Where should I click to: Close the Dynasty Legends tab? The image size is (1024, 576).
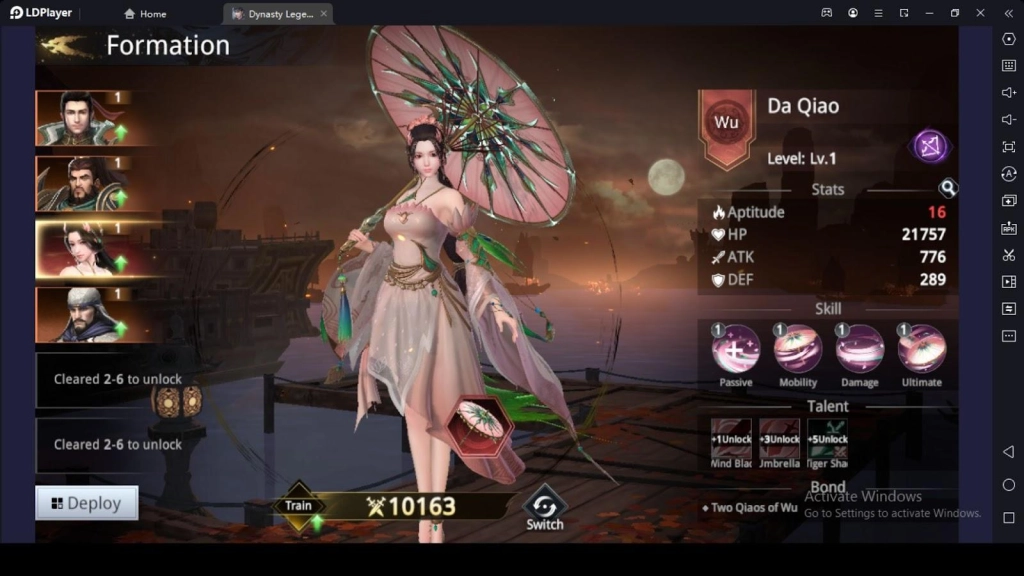point(323,14)
